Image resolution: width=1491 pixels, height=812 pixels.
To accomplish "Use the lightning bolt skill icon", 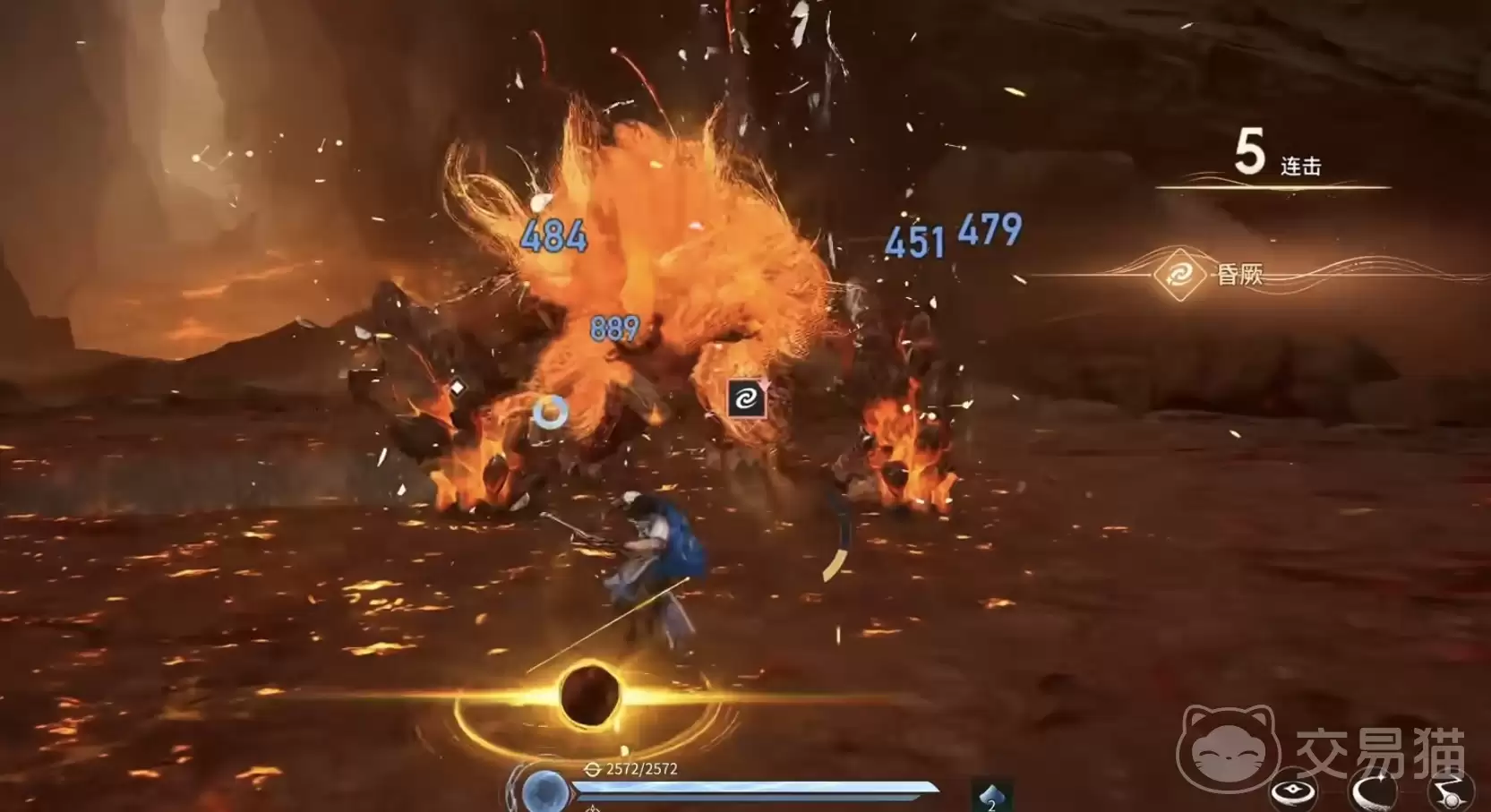I will click(x=1449, y=791).
